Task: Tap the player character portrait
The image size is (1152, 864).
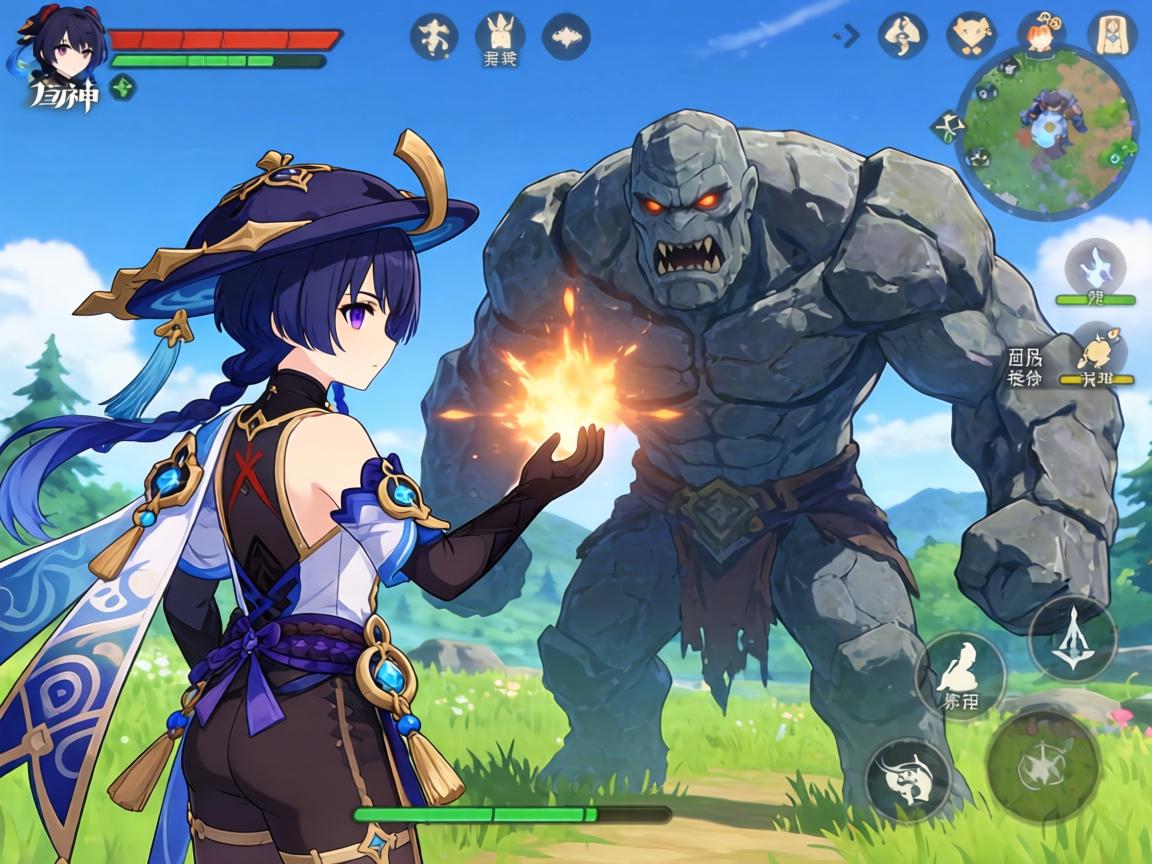Action: tap(62, 44)
